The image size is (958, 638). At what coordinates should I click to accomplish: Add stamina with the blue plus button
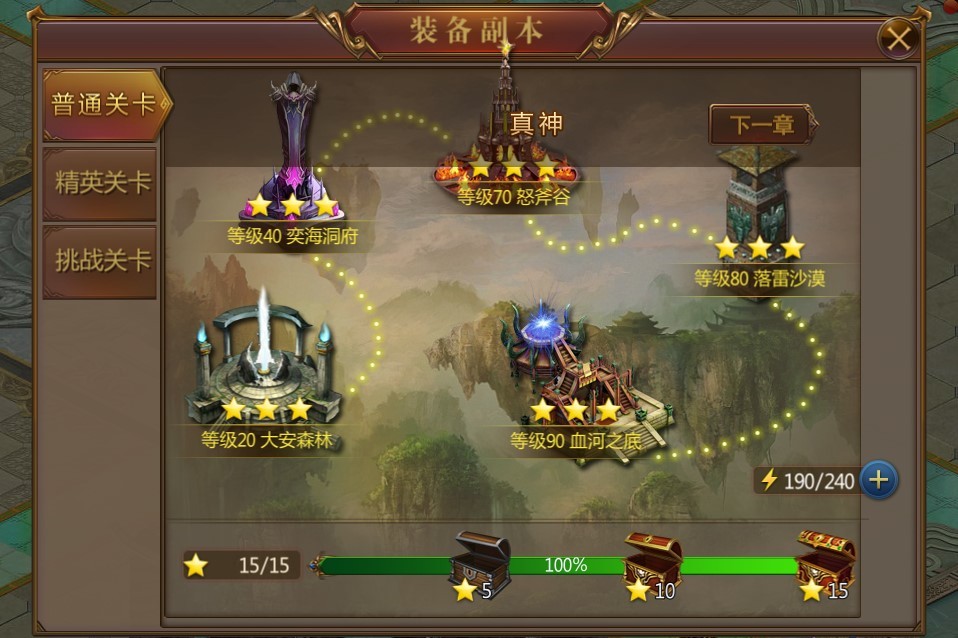coord(878,480)
